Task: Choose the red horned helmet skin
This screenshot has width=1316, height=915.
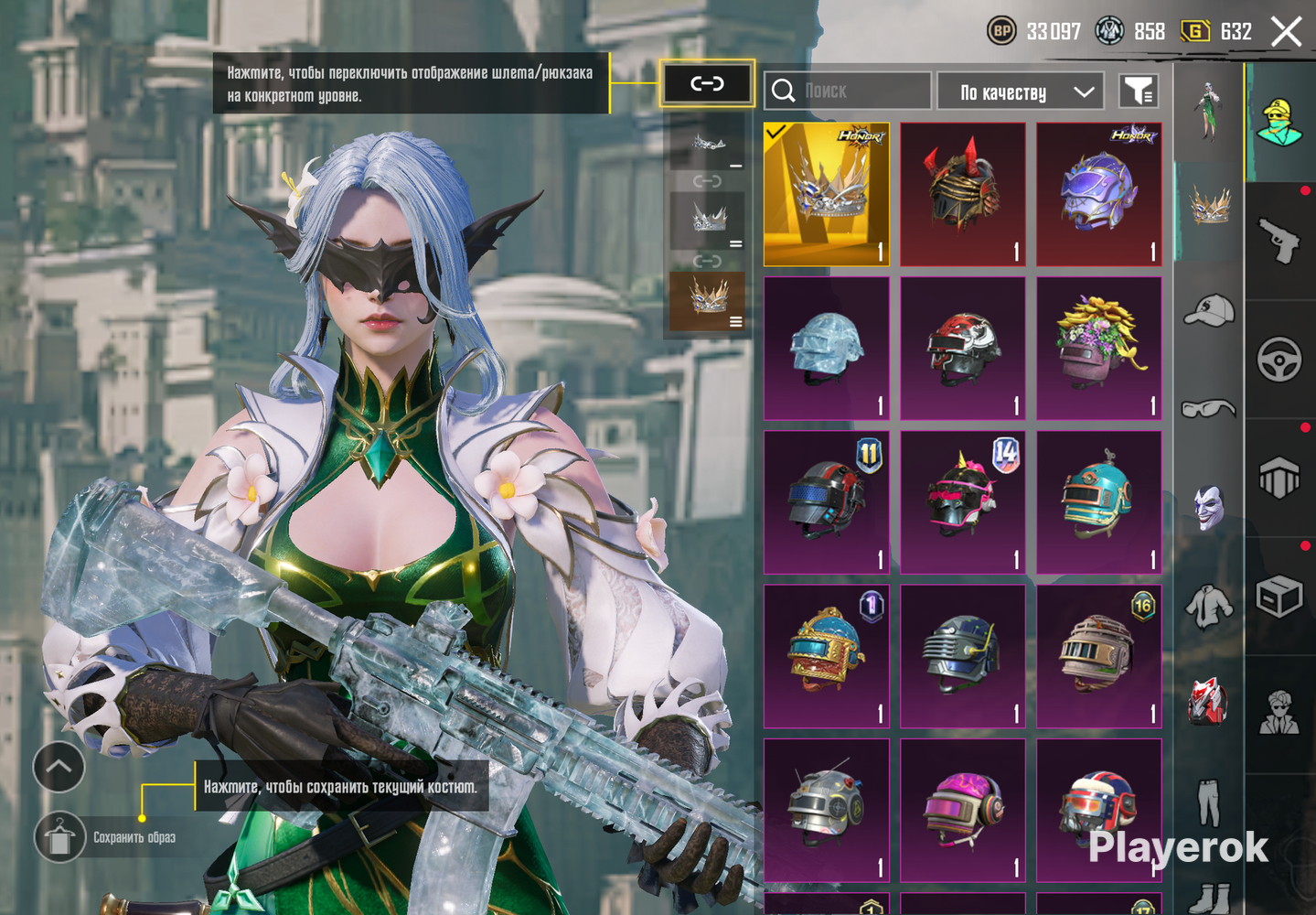Action: coord(962,194)
